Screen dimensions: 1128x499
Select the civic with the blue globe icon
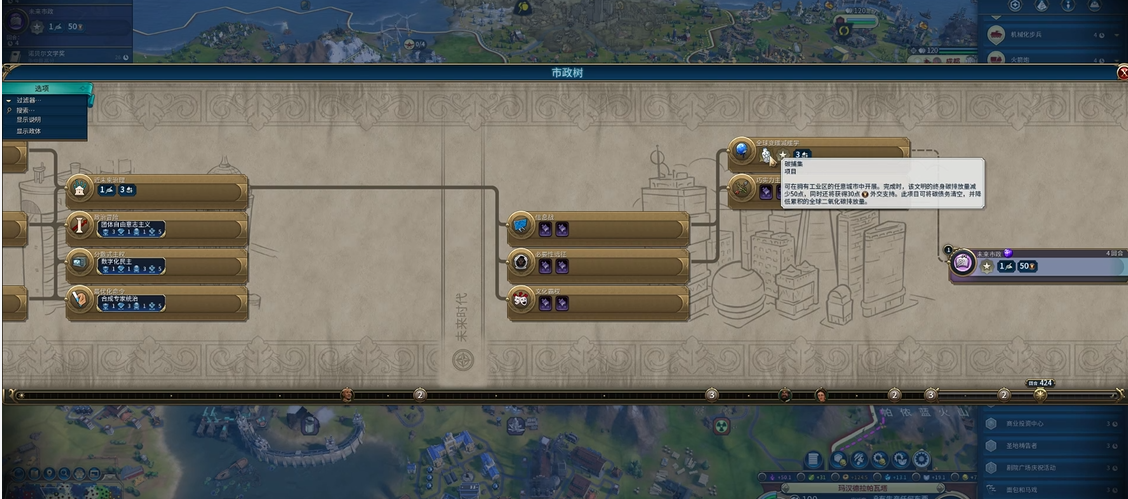tap(818, 152)
